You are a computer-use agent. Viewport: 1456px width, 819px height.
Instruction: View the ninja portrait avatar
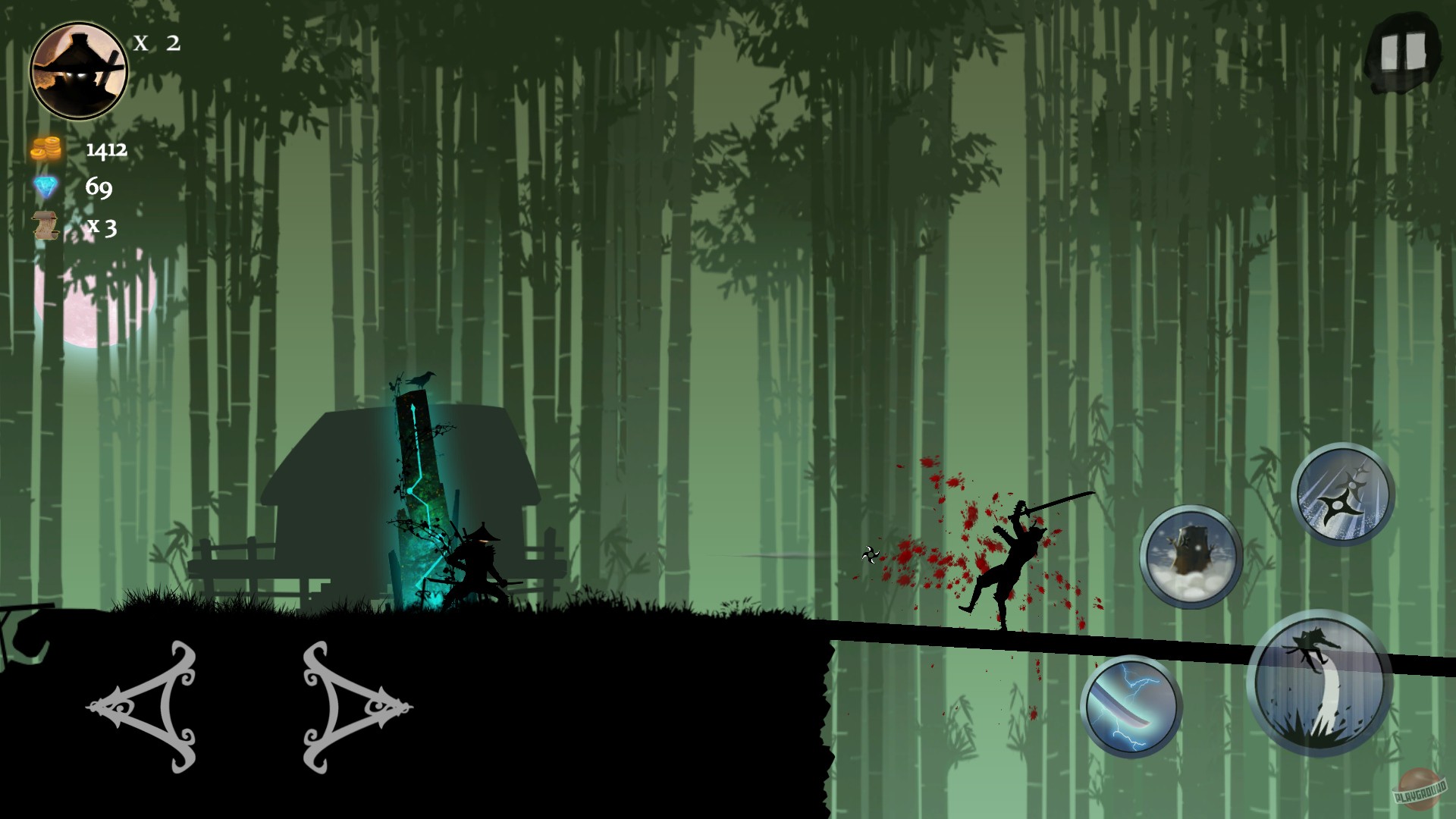pos(79,70)
